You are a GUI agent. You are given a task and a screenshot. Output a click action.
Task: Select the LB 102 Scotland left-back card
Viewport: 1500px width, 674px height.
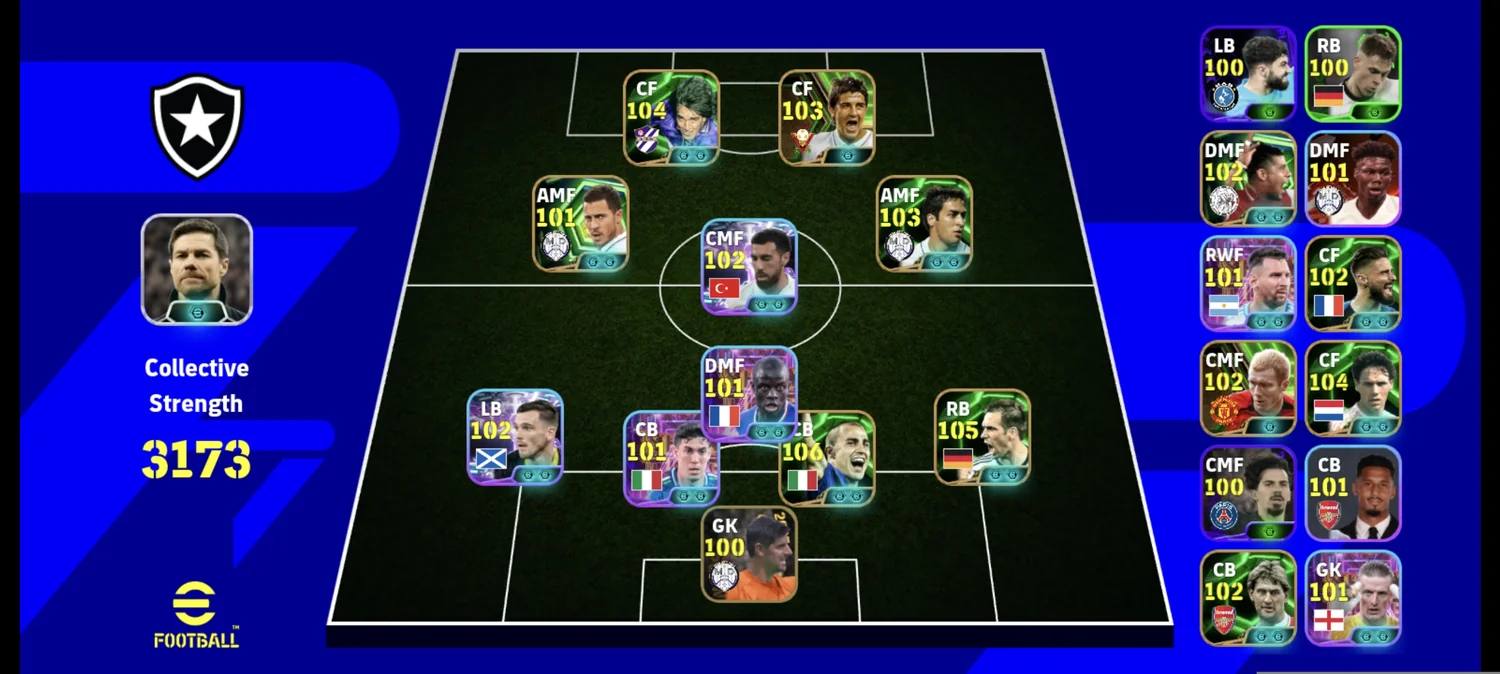[x=515, y=437]
